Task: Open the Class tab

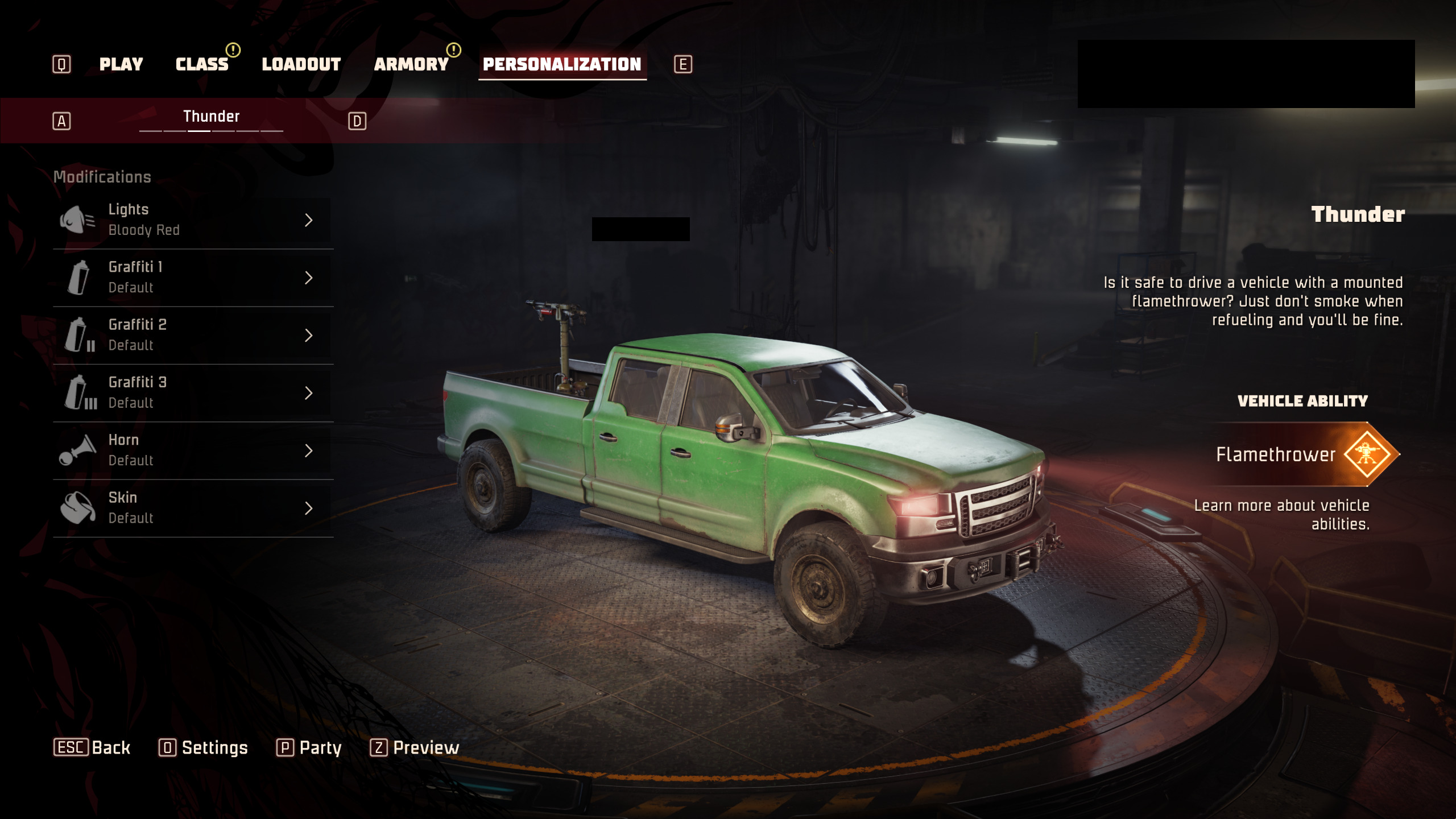Action: [202, 64]
